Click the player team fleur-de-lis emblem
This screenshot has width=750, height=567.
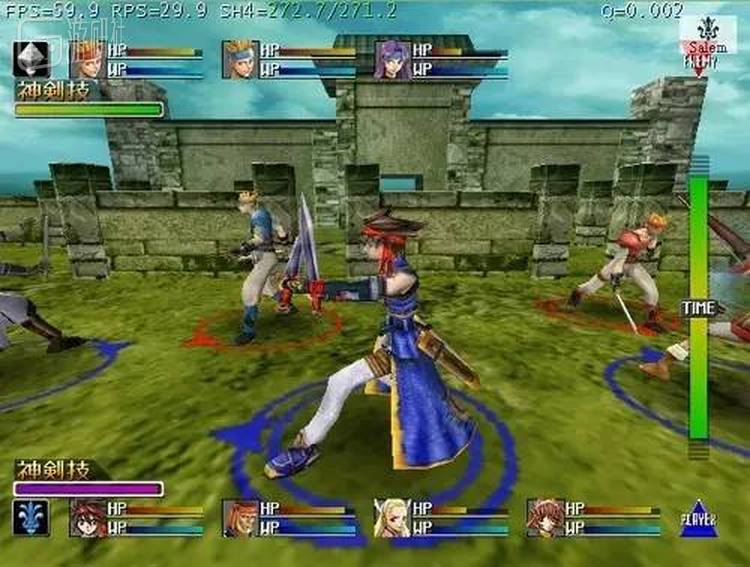tap(31, 517)
